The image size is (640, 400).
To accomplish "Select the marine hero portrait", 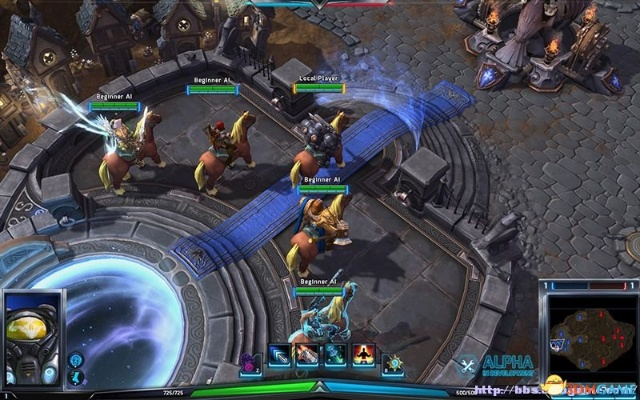I will [x=33, y=337].
